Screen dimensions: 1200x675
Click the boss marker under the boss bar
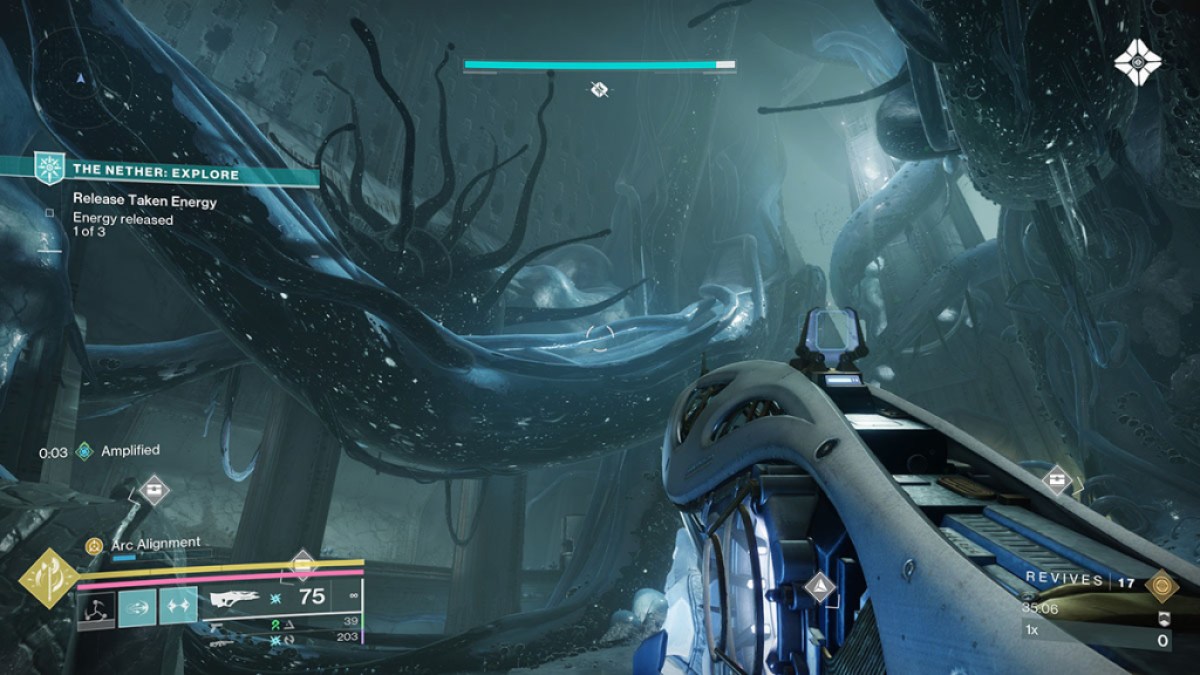599,90
